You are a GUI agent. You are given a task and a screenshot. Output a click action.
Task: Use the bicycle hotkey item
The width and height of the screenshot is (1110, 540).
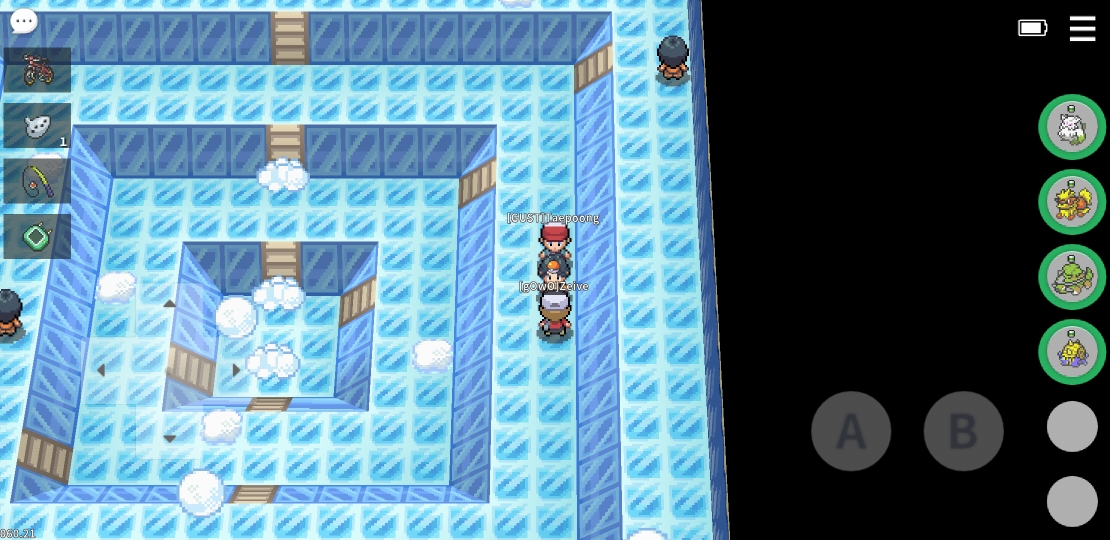pyautogui.click(x=38, y=70)
